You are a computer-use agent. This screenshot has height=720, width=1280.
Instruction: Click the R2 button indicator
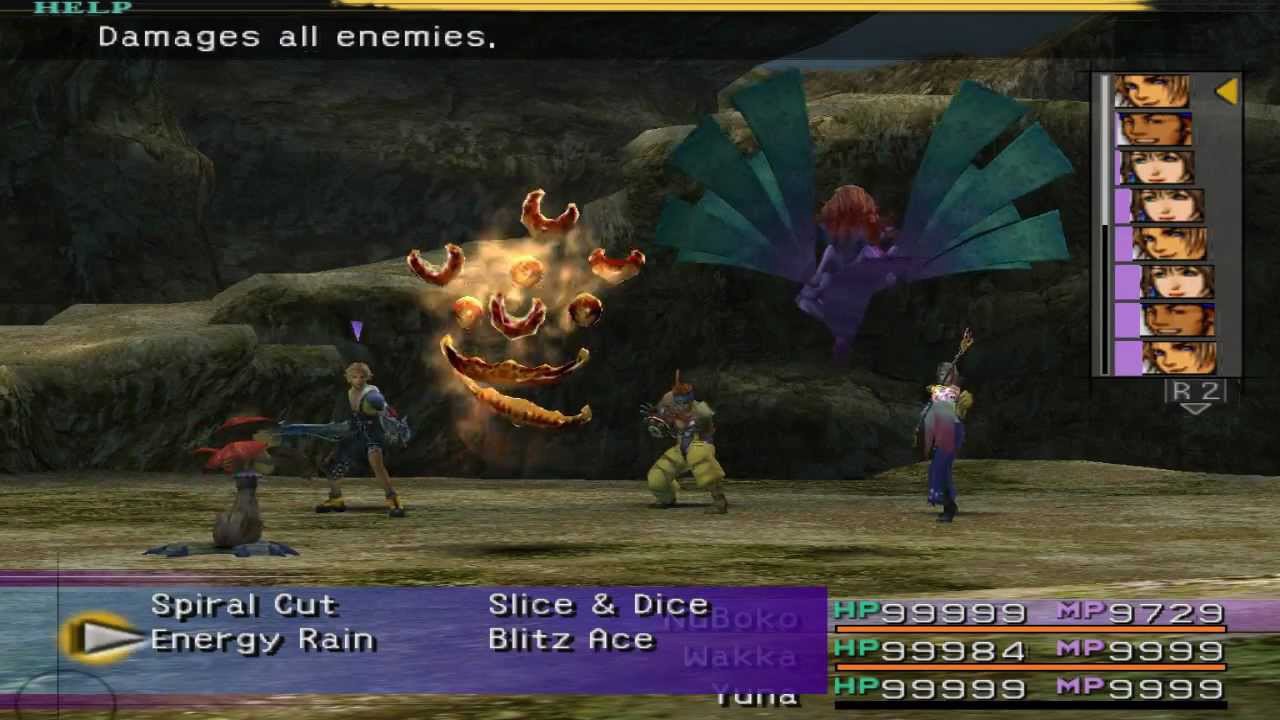[x=1195, y=390]
